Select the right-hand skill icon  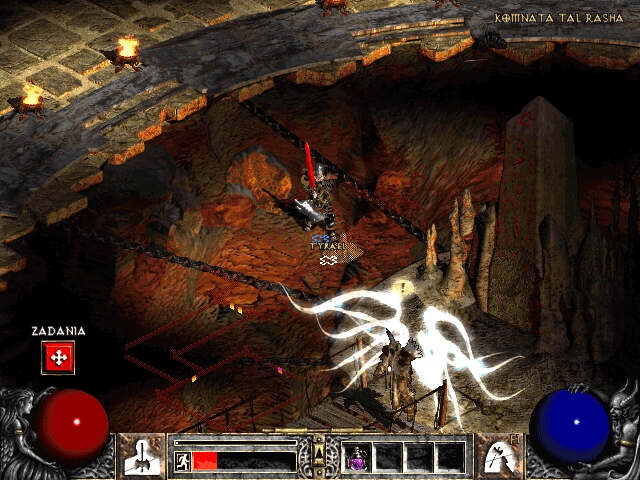pyautogui.click(x=495, y=455)
